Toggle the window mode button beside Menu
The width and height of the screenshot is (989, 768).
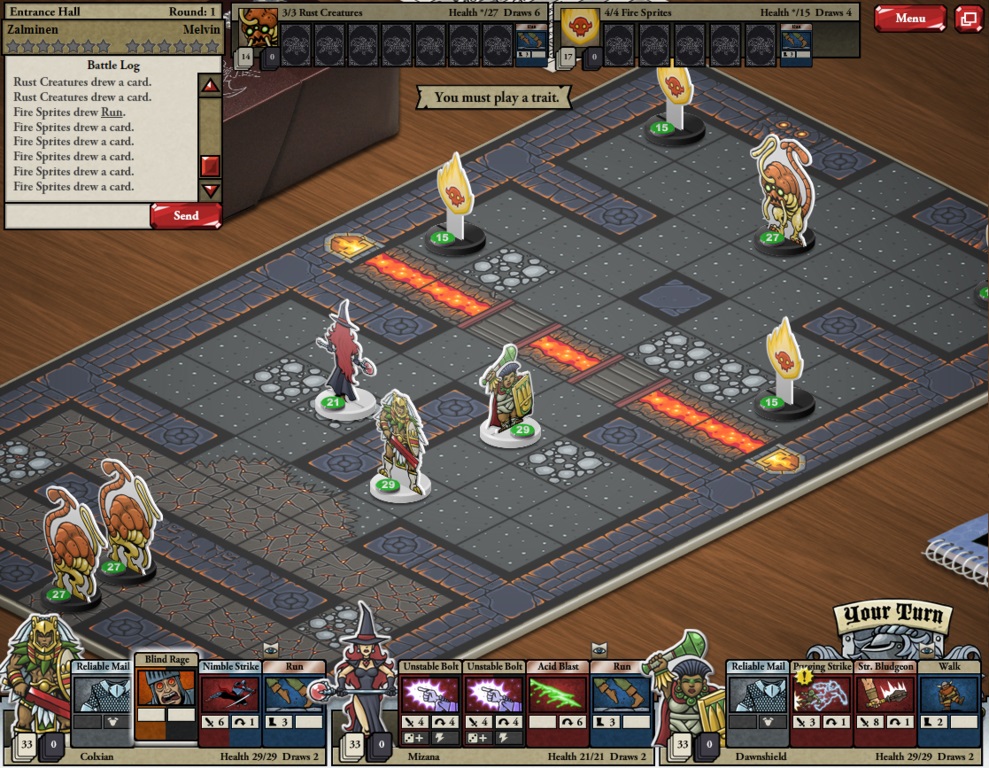pyautogui.click(x=968, y=18)
